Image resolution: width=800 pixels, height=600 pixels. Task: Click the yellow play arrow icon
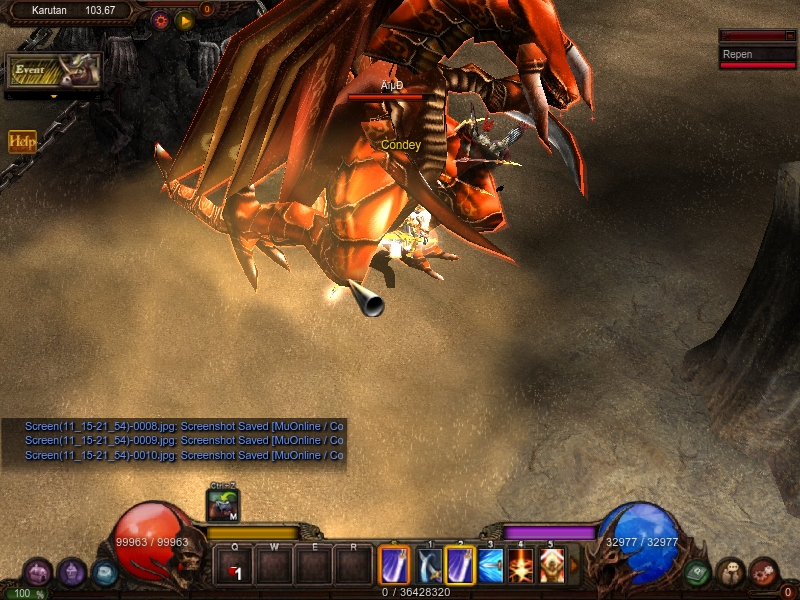pos(185,19)
